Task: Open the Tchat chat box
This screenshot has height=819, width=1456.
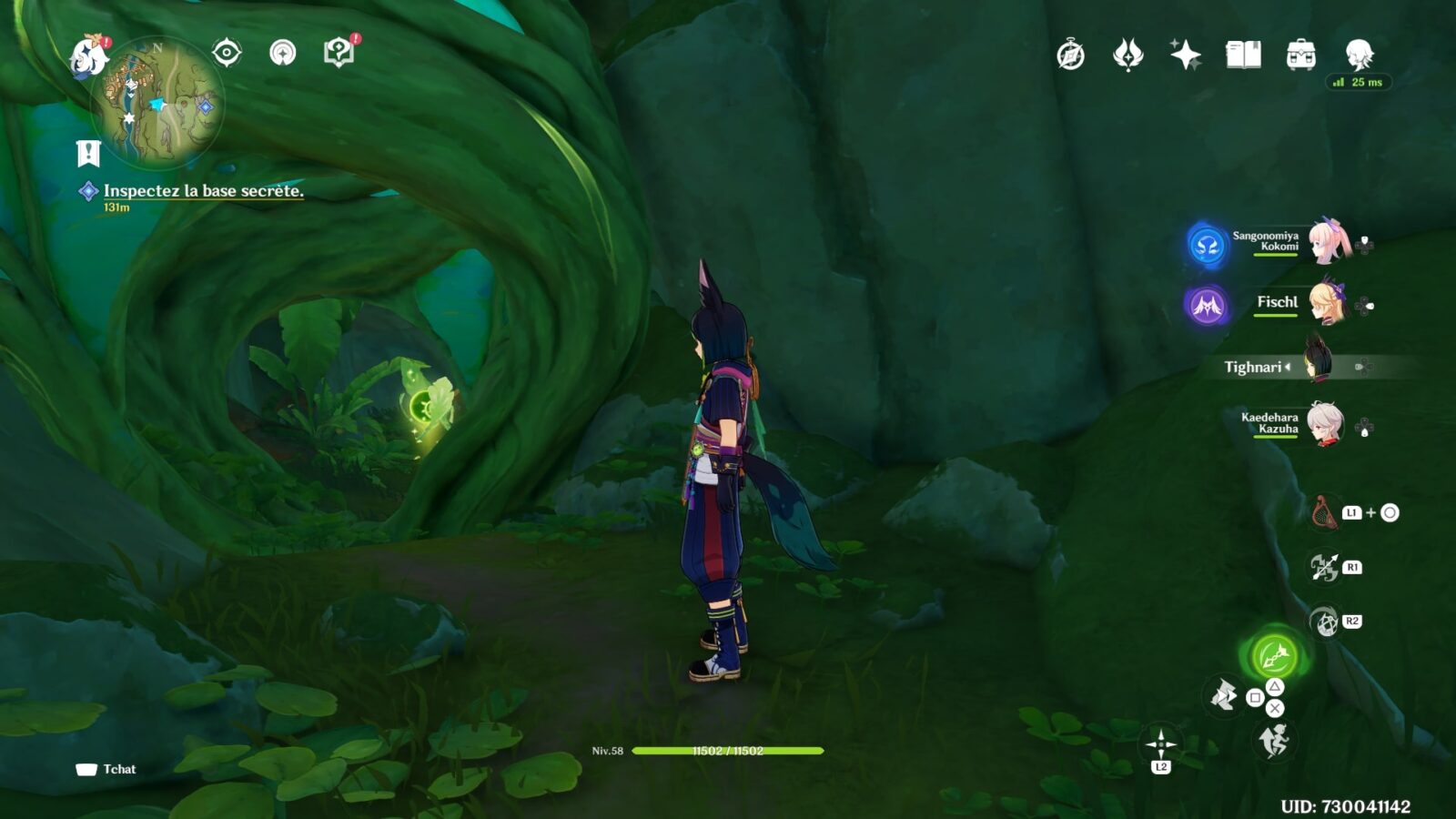Action: tap(107, 769)
